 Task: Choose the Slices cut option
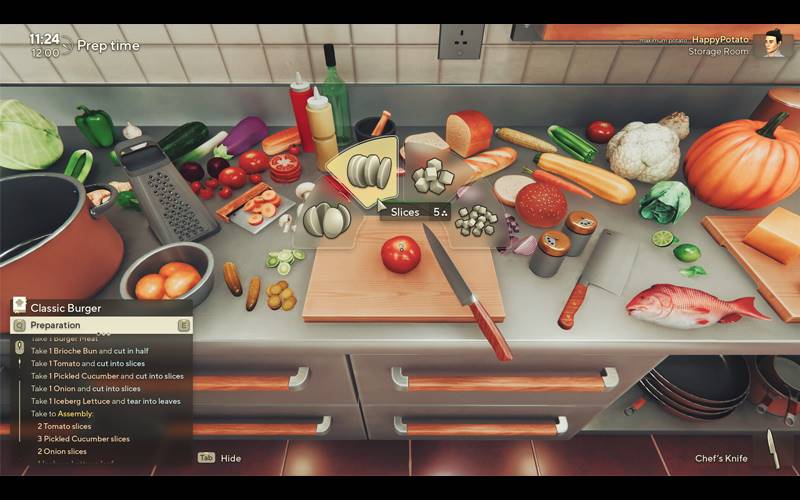(x=369, y=171)
